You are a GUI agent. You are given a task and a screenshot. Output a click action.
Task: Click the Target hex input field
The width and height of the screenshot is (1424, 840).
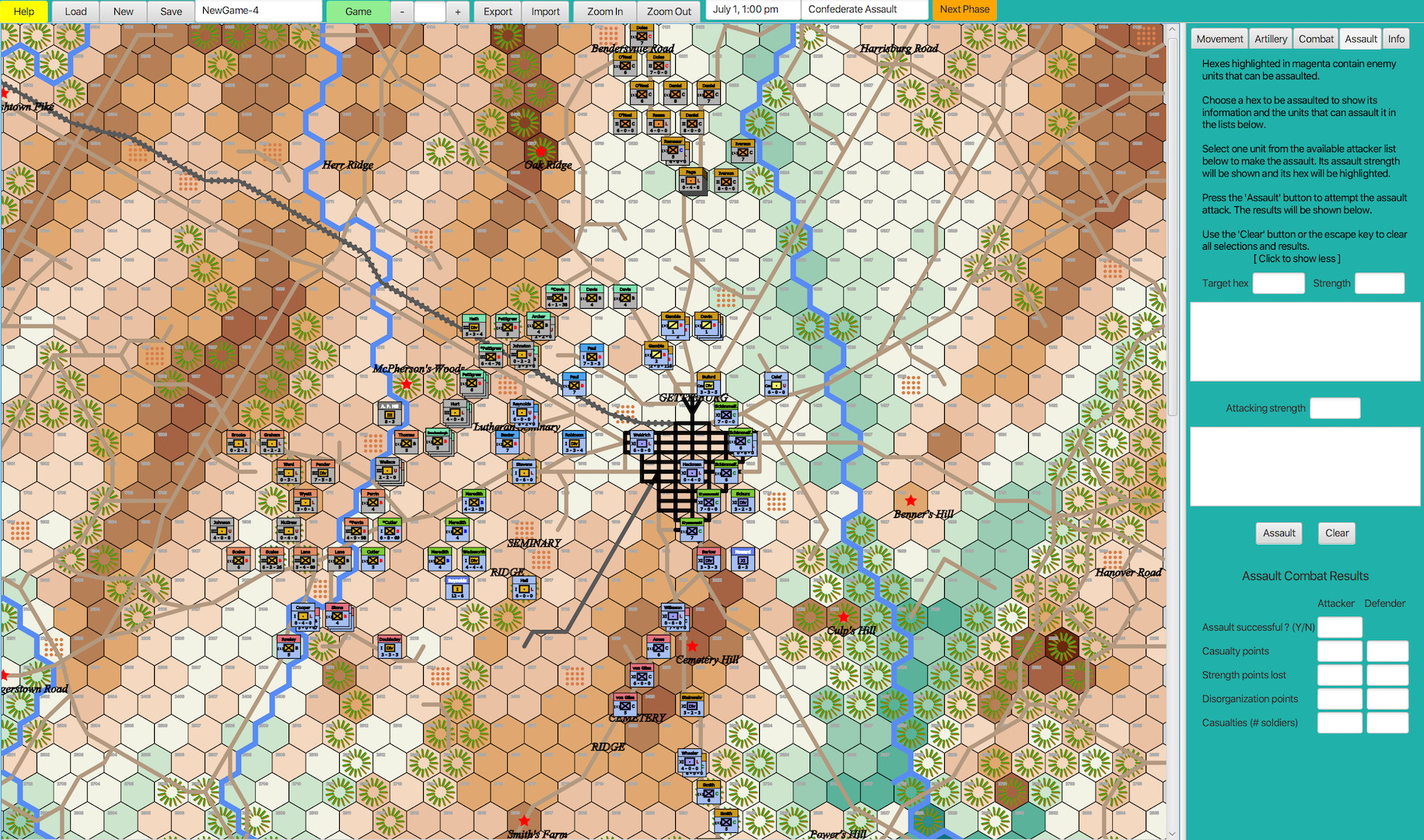(x=1278, y=283)
